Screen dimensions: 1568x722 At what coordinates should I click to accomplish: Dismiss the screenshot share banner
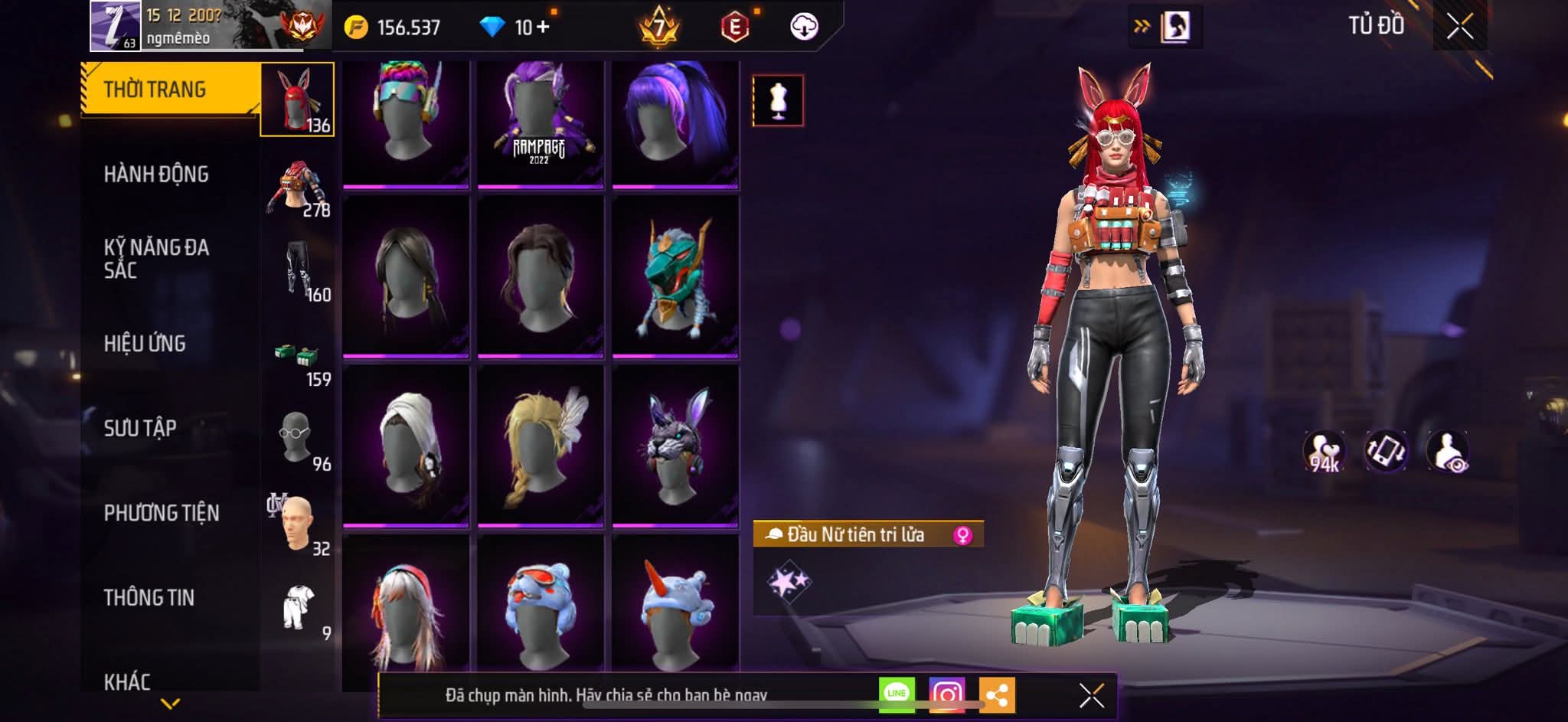(1091, 695)
